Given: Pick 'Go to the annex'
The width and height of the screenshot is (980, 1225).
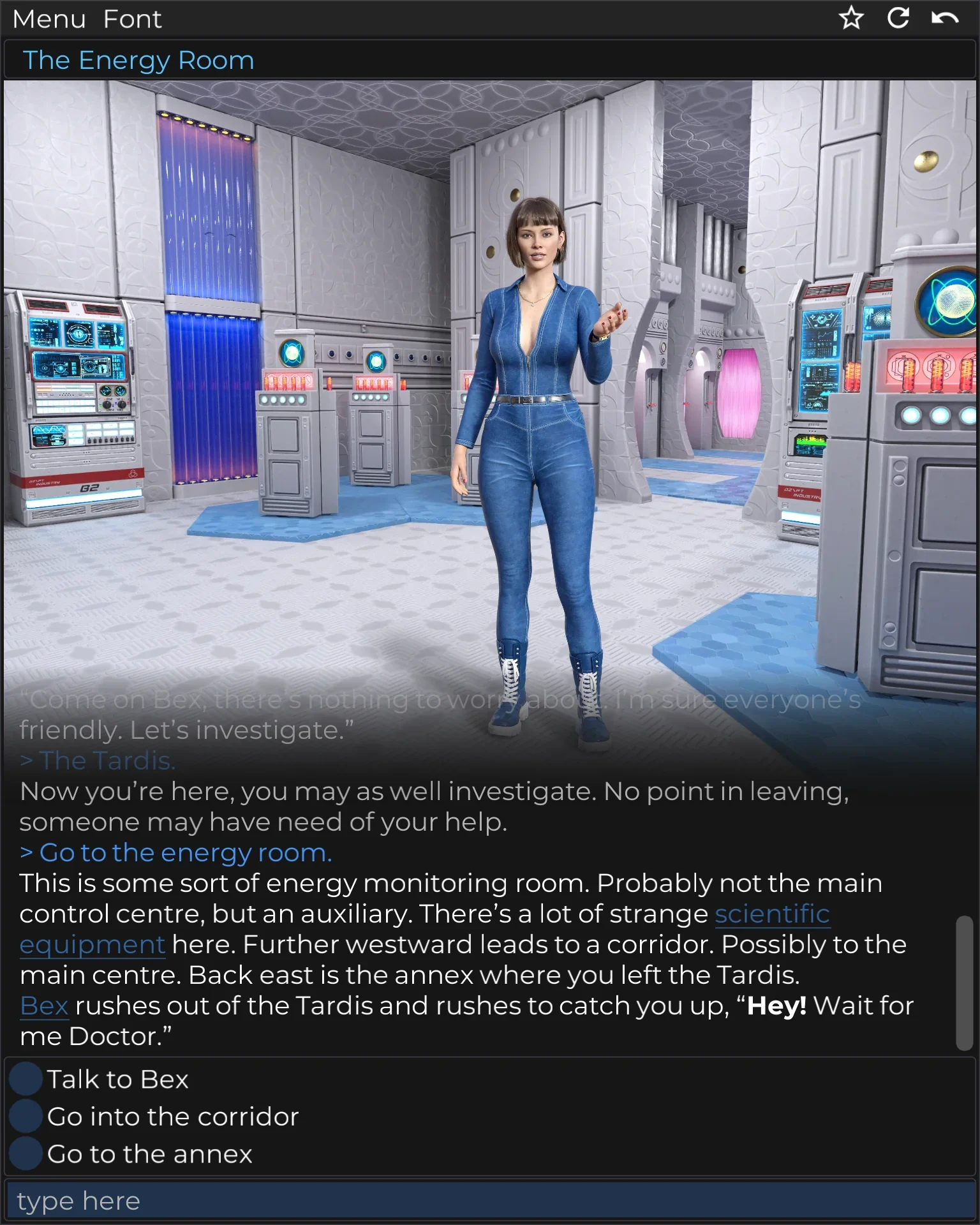Looking at the screenshot, I should tap(149, 1154).
